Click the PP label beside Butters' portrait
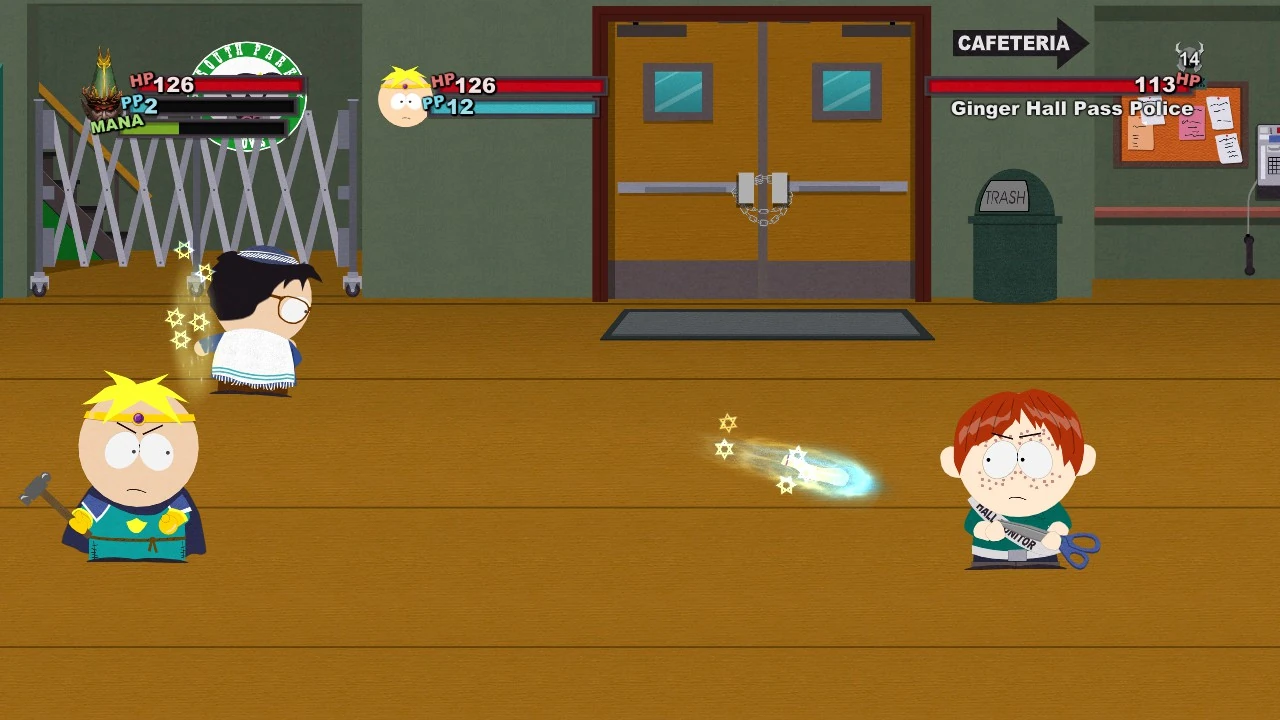 tap(433, 103)
